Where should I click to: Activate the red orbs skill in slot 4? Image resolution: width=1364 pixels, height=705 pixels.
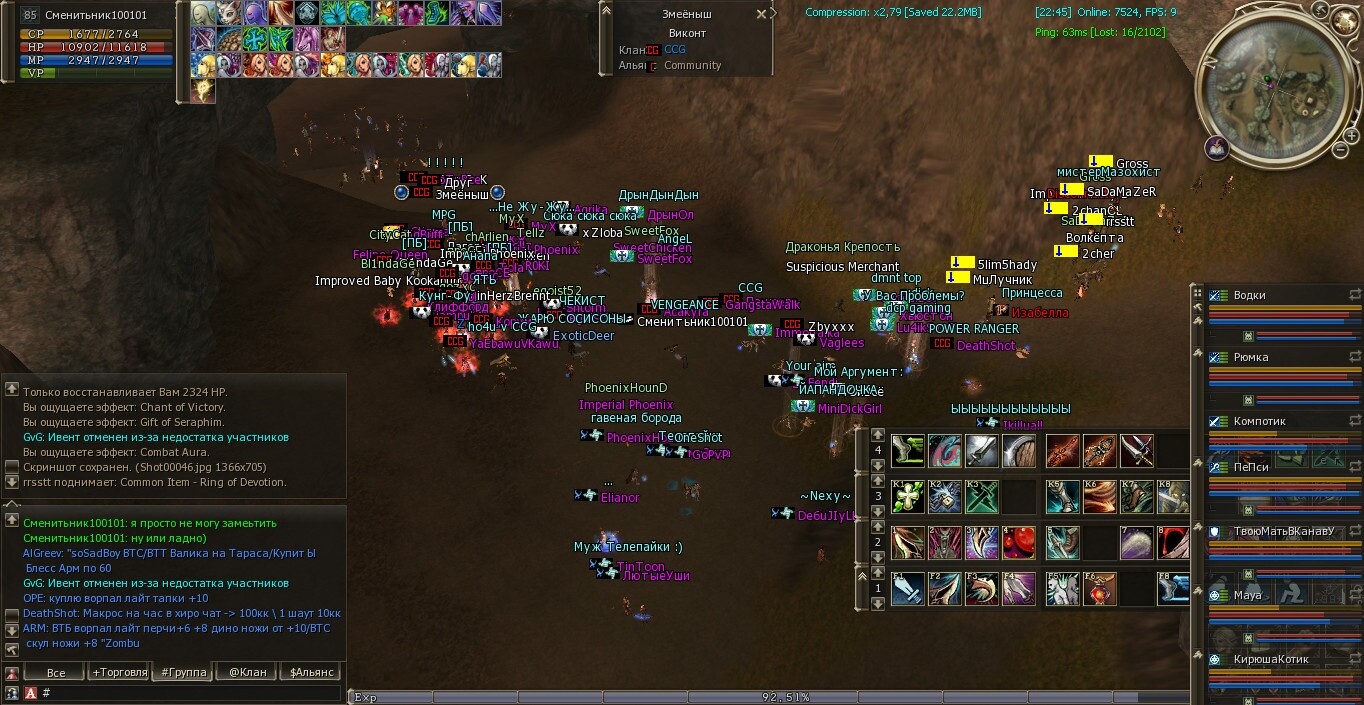[x=1020, y=542]
